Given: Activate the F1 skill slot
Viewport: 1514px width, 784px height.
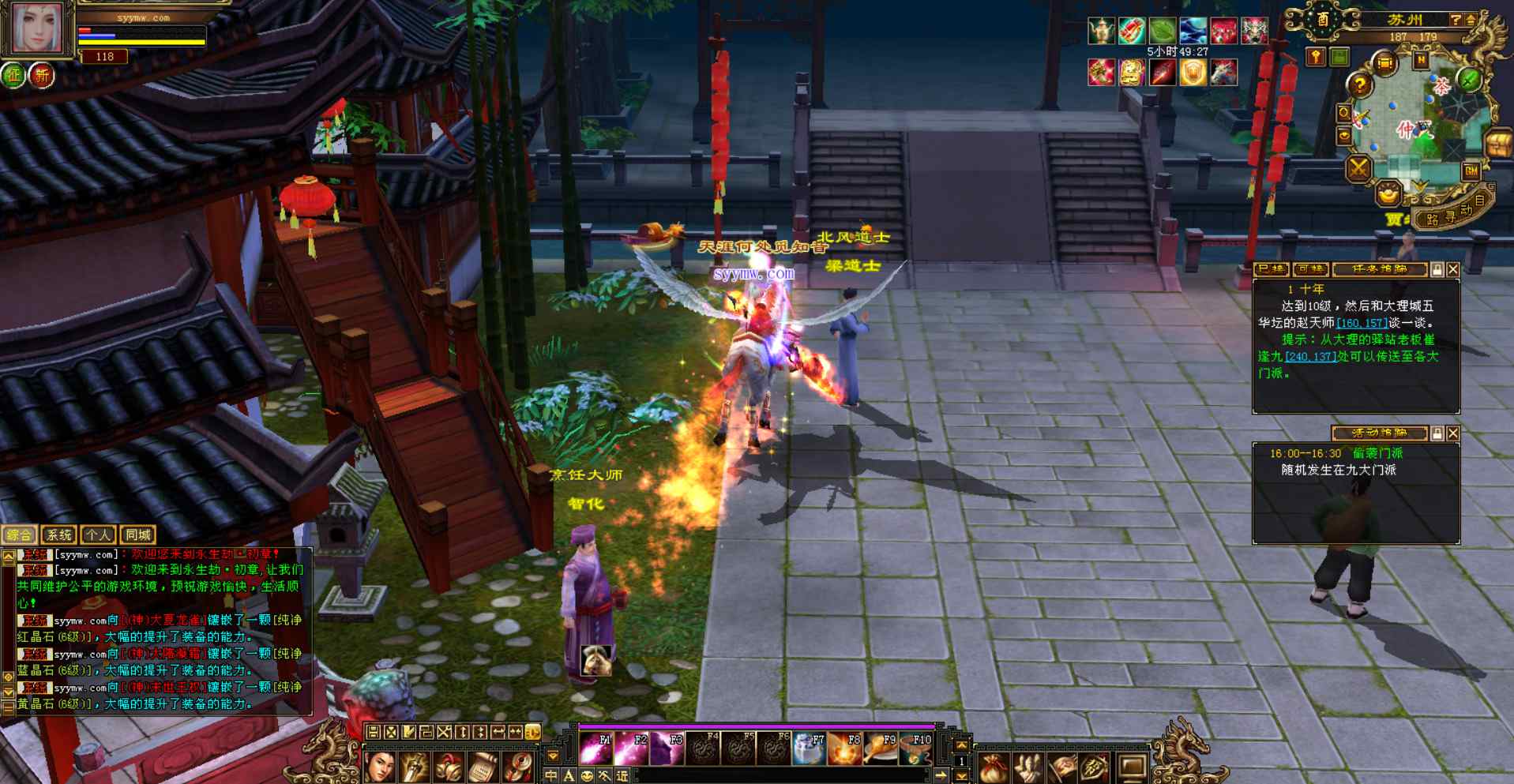Looking at the screenshot, I should (595, 749).
